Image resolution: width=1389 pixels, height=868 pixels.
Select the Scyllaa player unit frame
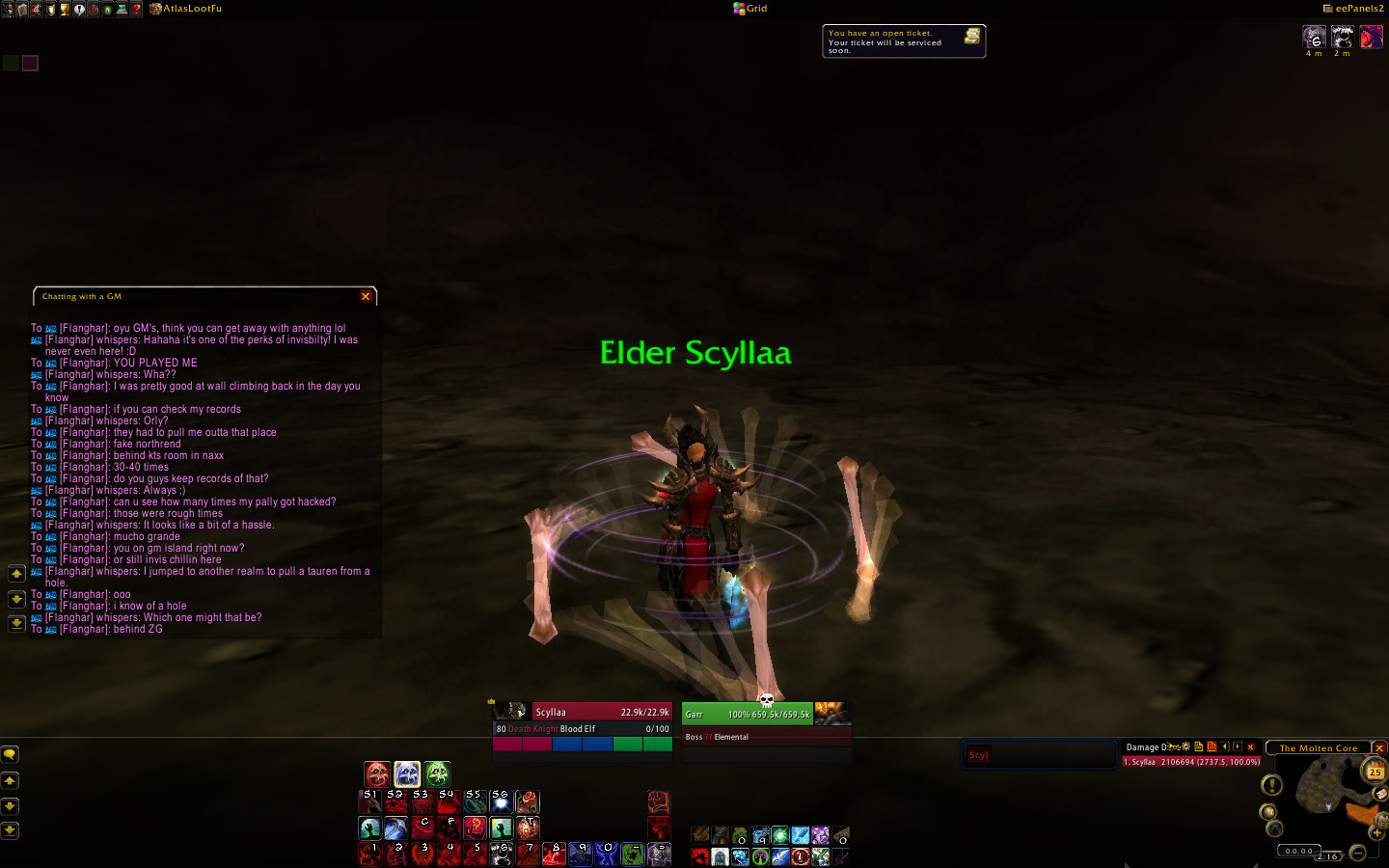click(x=583, y=713)
